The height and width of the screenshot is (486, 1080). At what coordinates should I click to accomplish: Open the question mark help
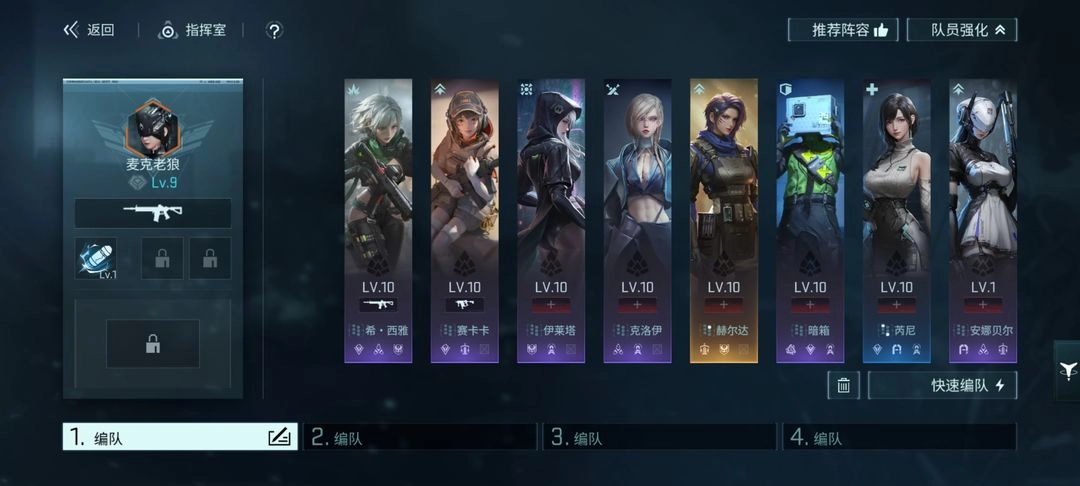pos(274,30)
